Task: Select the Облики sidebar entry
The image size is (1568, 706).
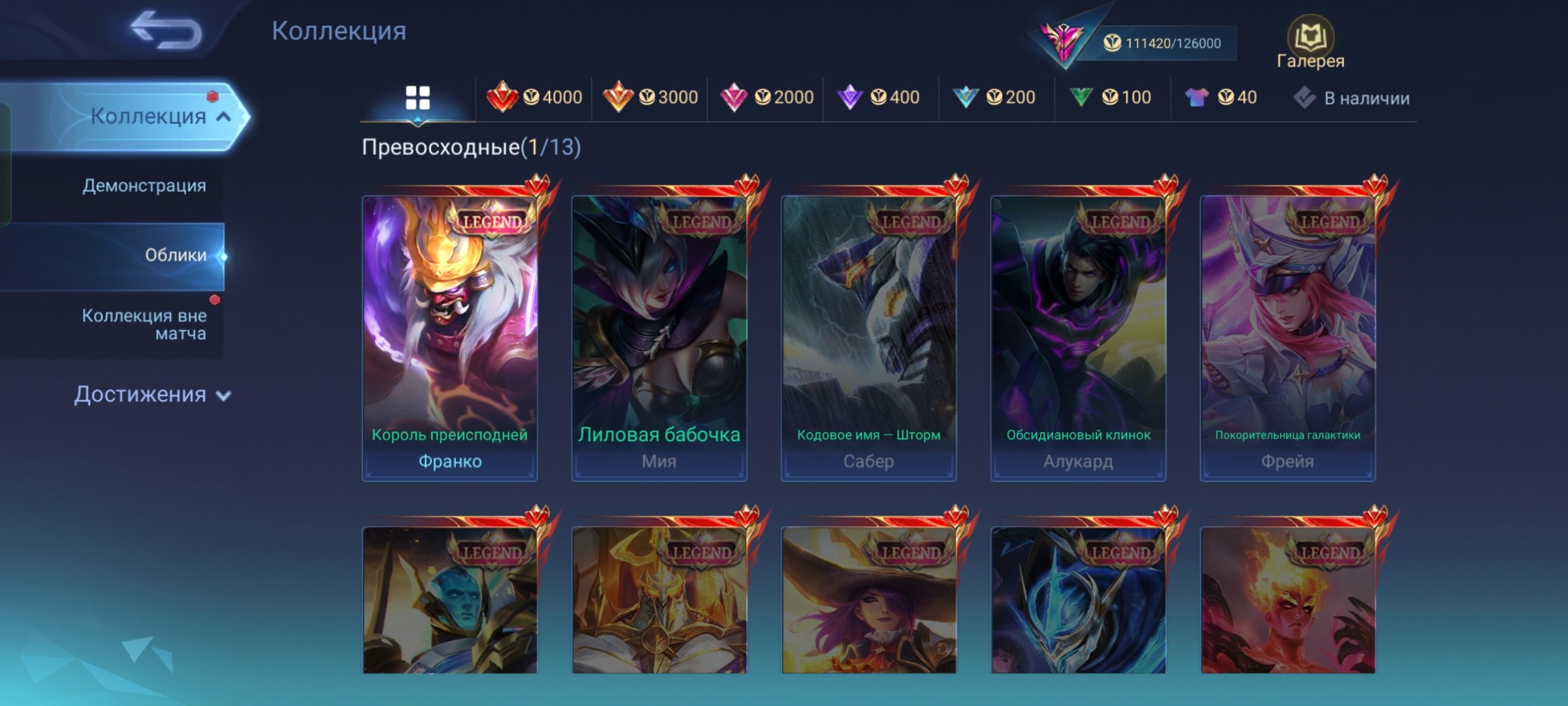Action: 175,256
